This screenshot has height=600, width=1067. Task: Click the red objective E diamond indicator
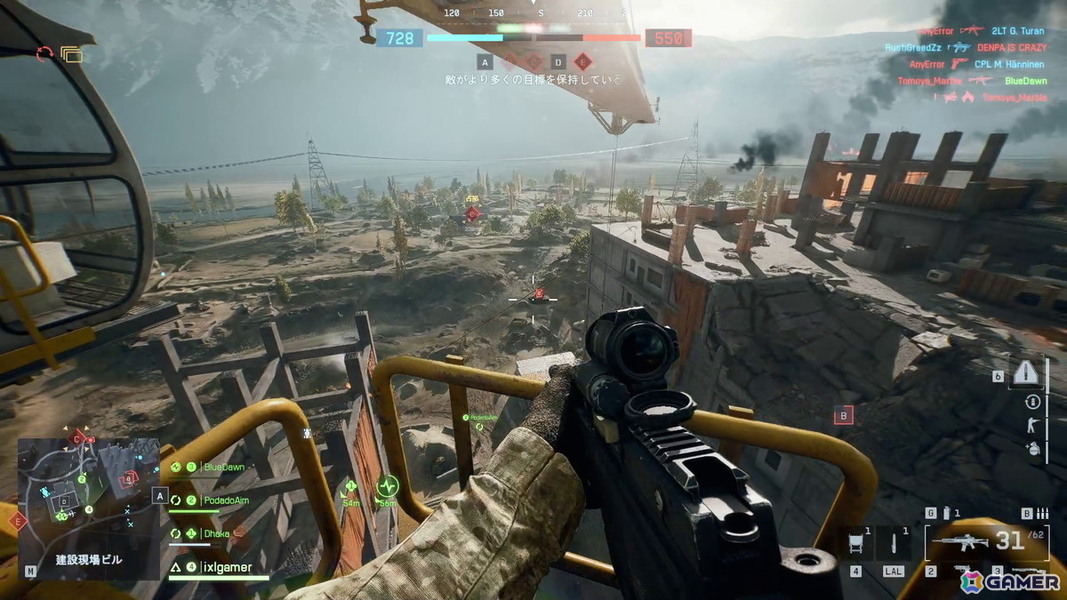(583, 62)
